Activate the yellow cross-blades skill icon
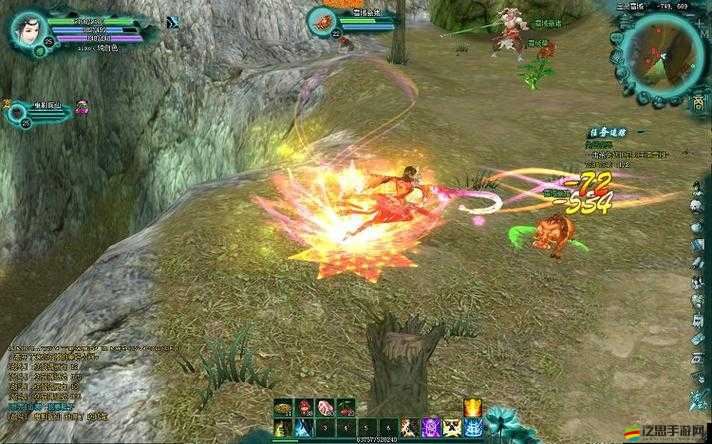The height and width of the screenshot is (444, 712). click(453, 427)
